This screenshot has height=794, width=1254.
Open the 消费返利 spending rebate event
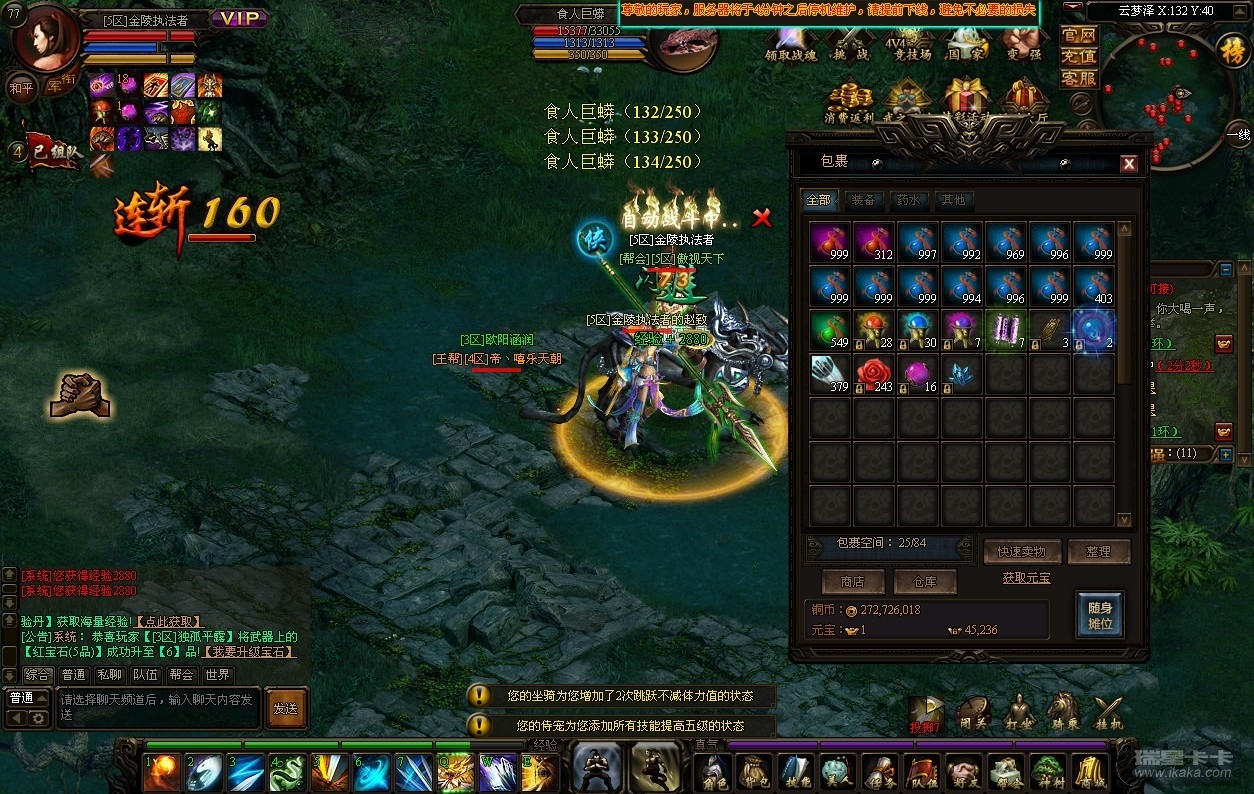click(849, 104)
